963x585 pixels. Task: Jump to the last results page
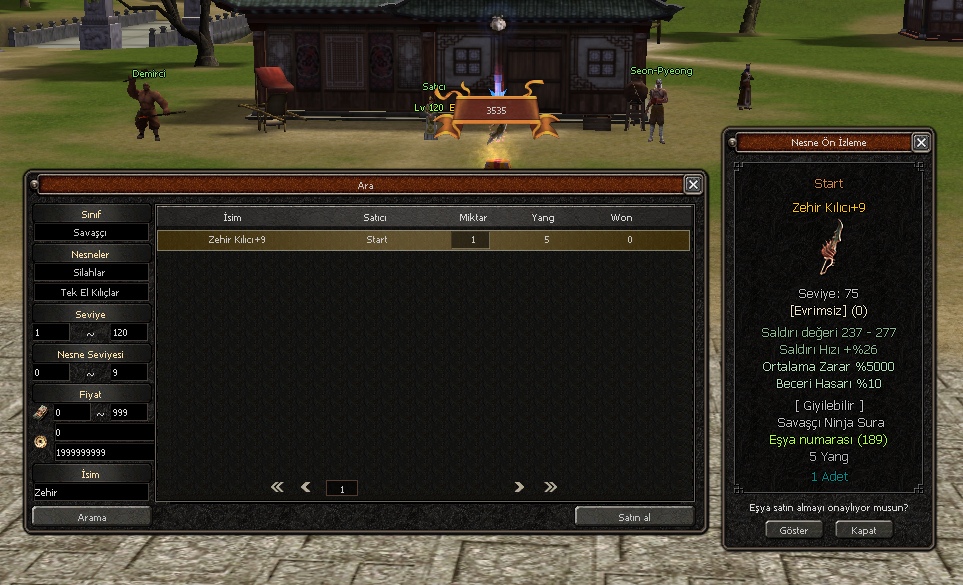(x=550, y=488)
